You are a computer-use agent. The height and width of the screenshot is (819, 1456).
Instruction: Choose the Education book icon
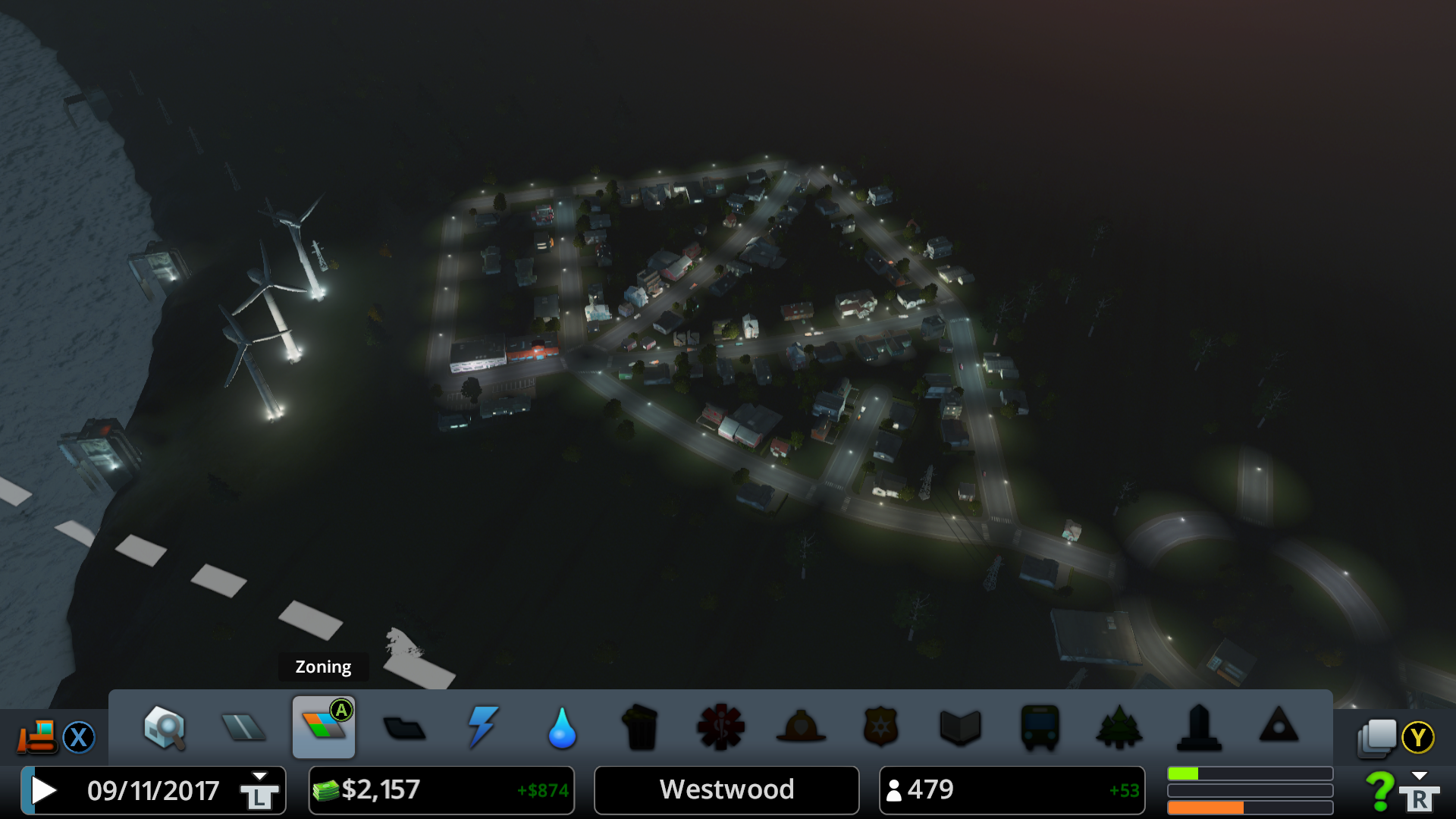(960, 728)
